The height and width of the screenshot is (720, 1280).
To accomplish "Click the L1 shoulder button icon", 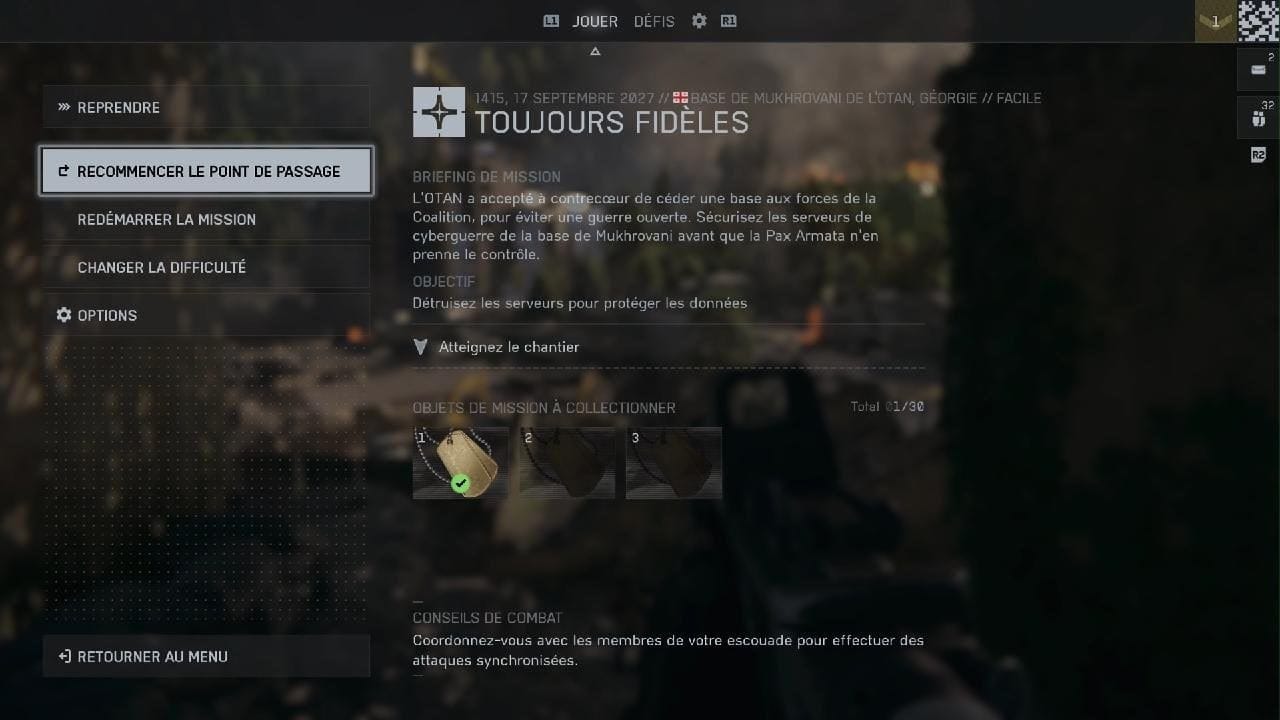I will pos(551,20).
